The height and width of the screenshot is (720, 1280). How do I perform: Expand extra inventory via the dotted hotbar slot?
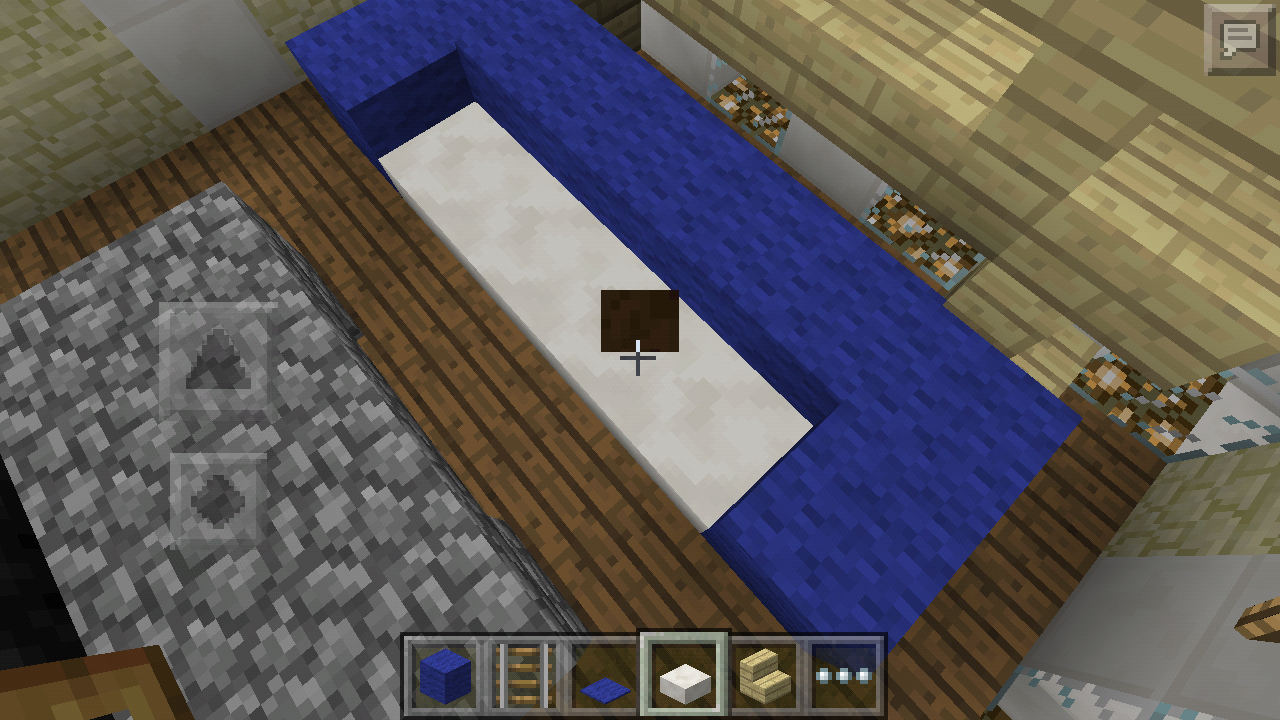(x=845, y=677)
